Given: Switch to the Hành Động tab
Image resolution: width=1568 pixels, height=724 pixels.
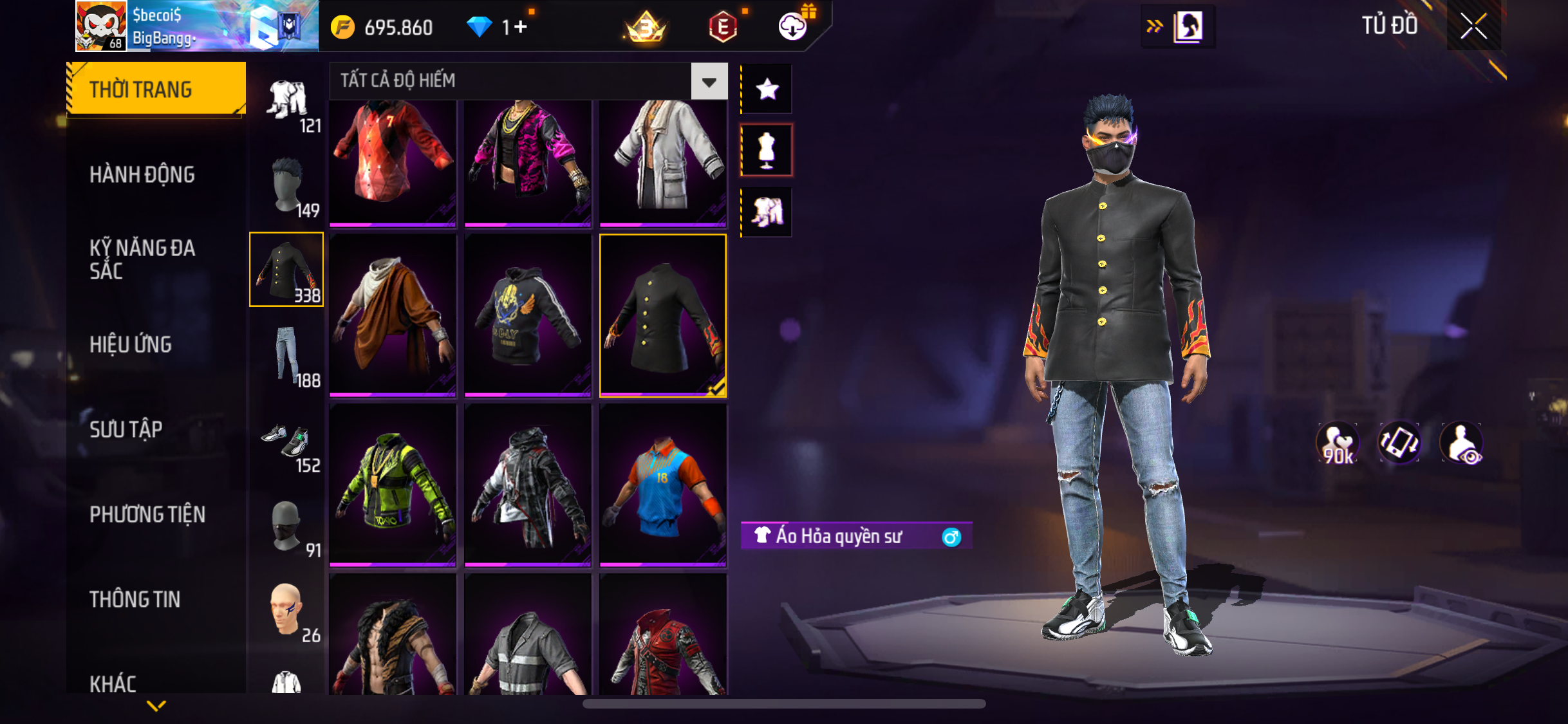Looking at the screenshot, I should [142, 174].
